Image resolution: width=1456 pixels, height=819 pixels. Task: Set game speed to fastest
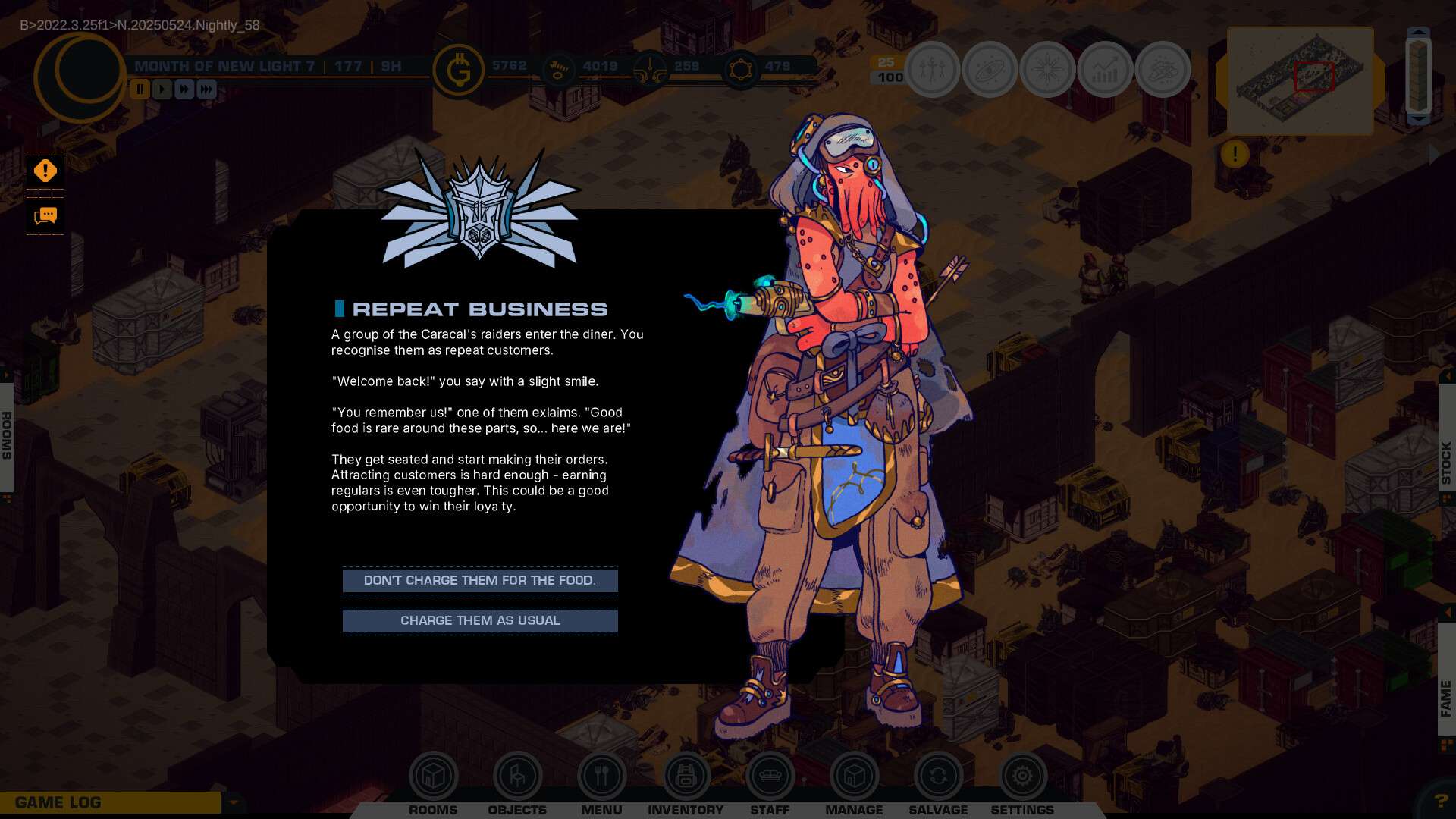[x=206, y=89]
